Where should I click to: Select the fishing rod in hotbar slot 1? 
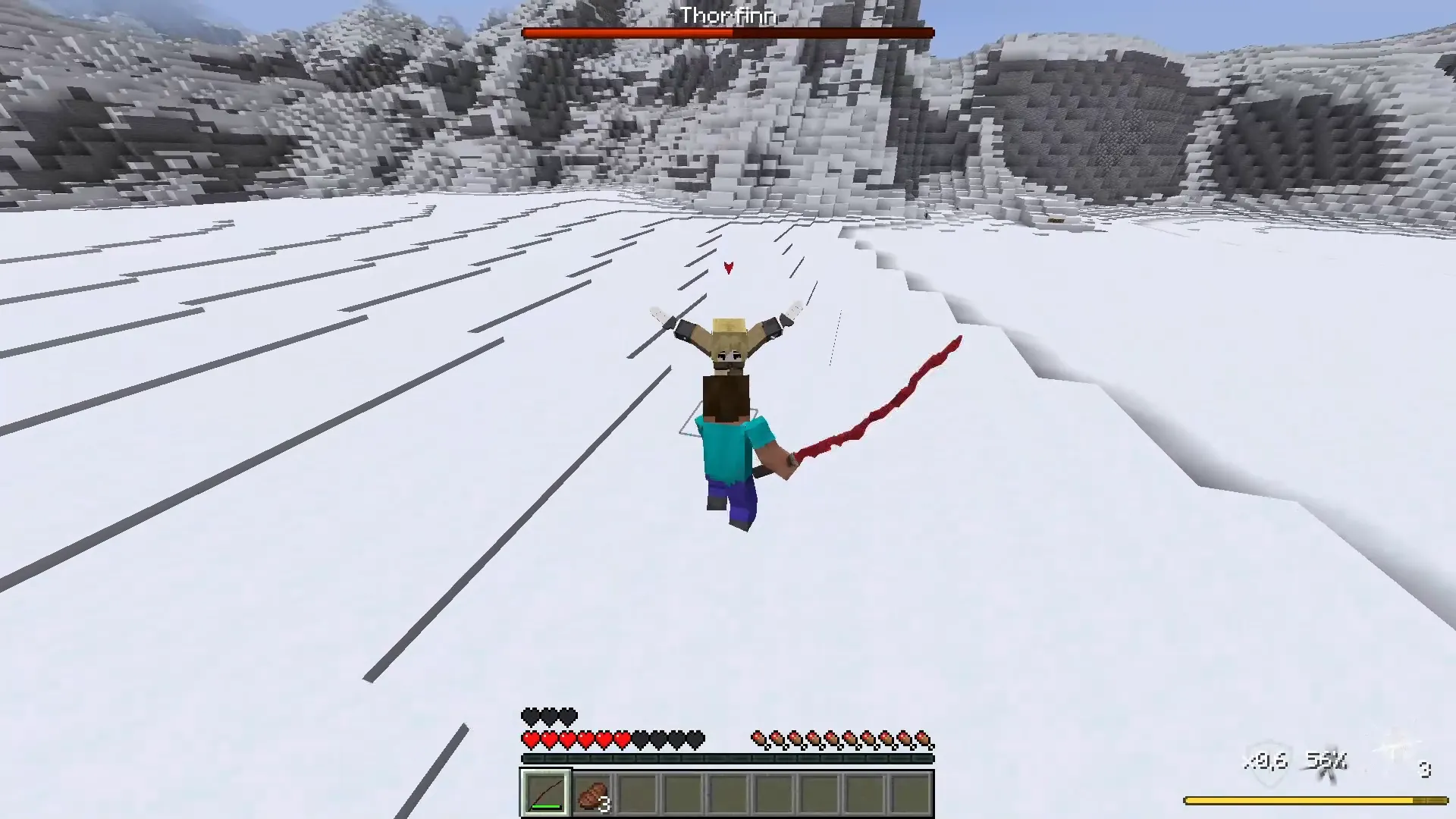(544, 792)
